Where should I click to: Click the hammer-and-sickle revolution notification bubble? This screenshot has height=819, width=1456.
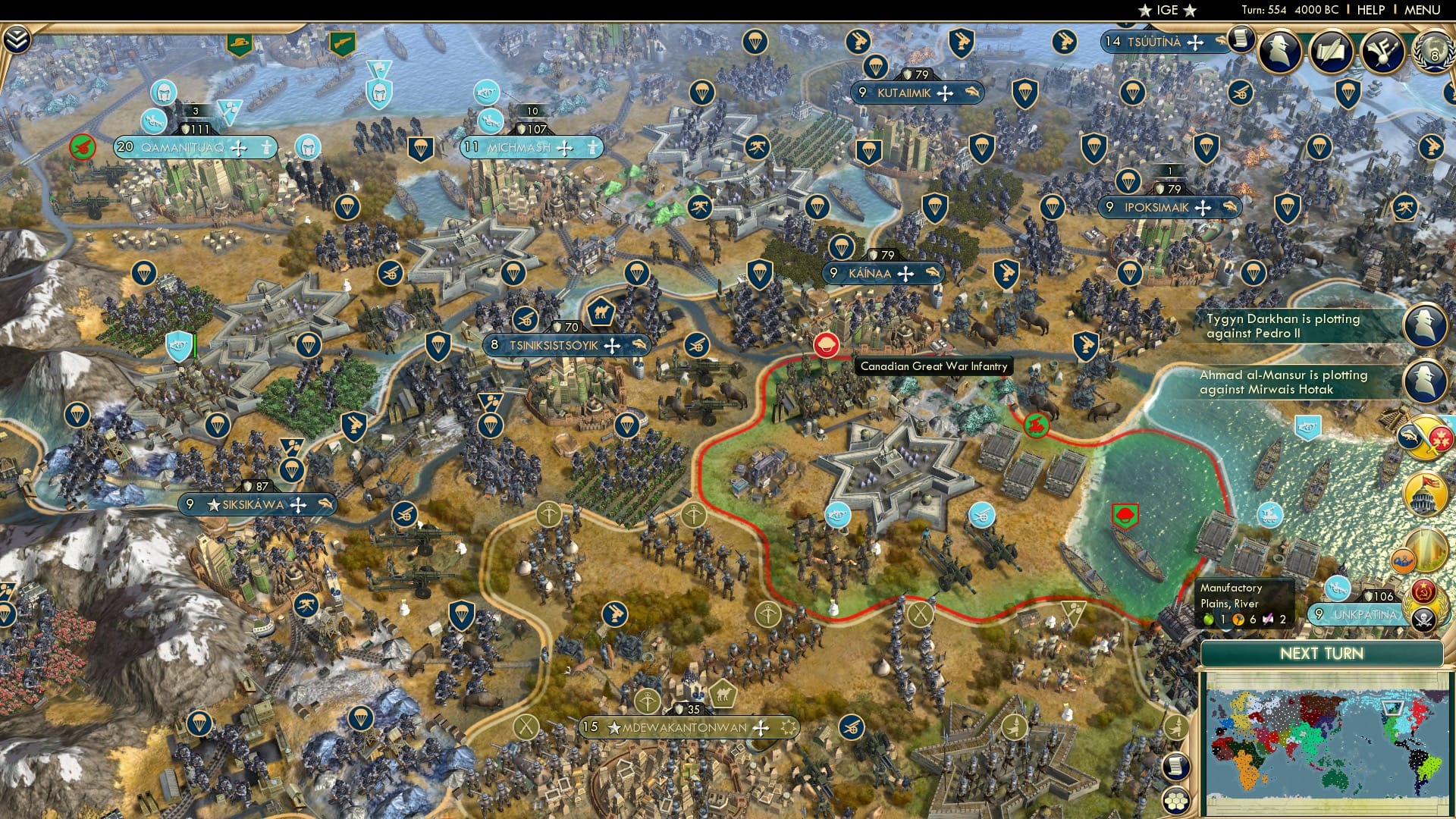[x=1423, y=589]
